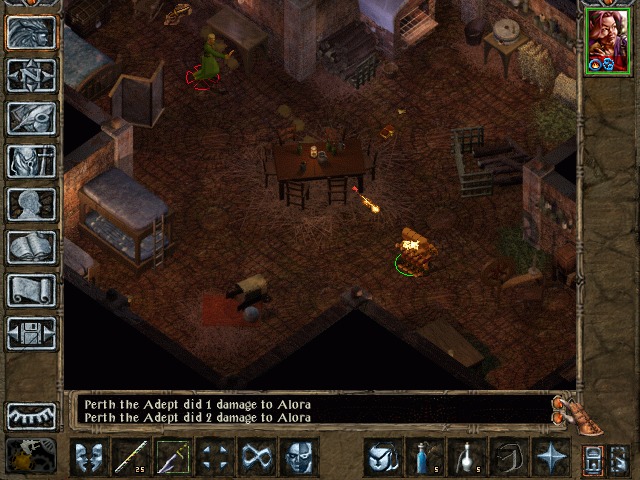
Task: Click the four-point star special abilities button
Action: 551,457
